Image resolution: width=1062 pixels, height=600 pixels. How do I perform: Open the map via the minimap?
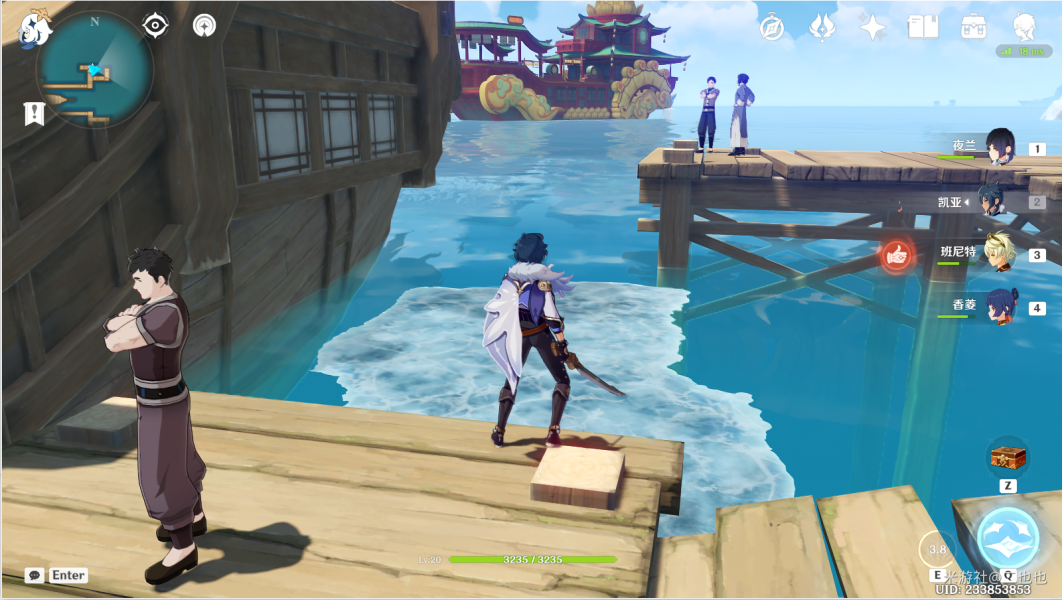coord(95,70)
